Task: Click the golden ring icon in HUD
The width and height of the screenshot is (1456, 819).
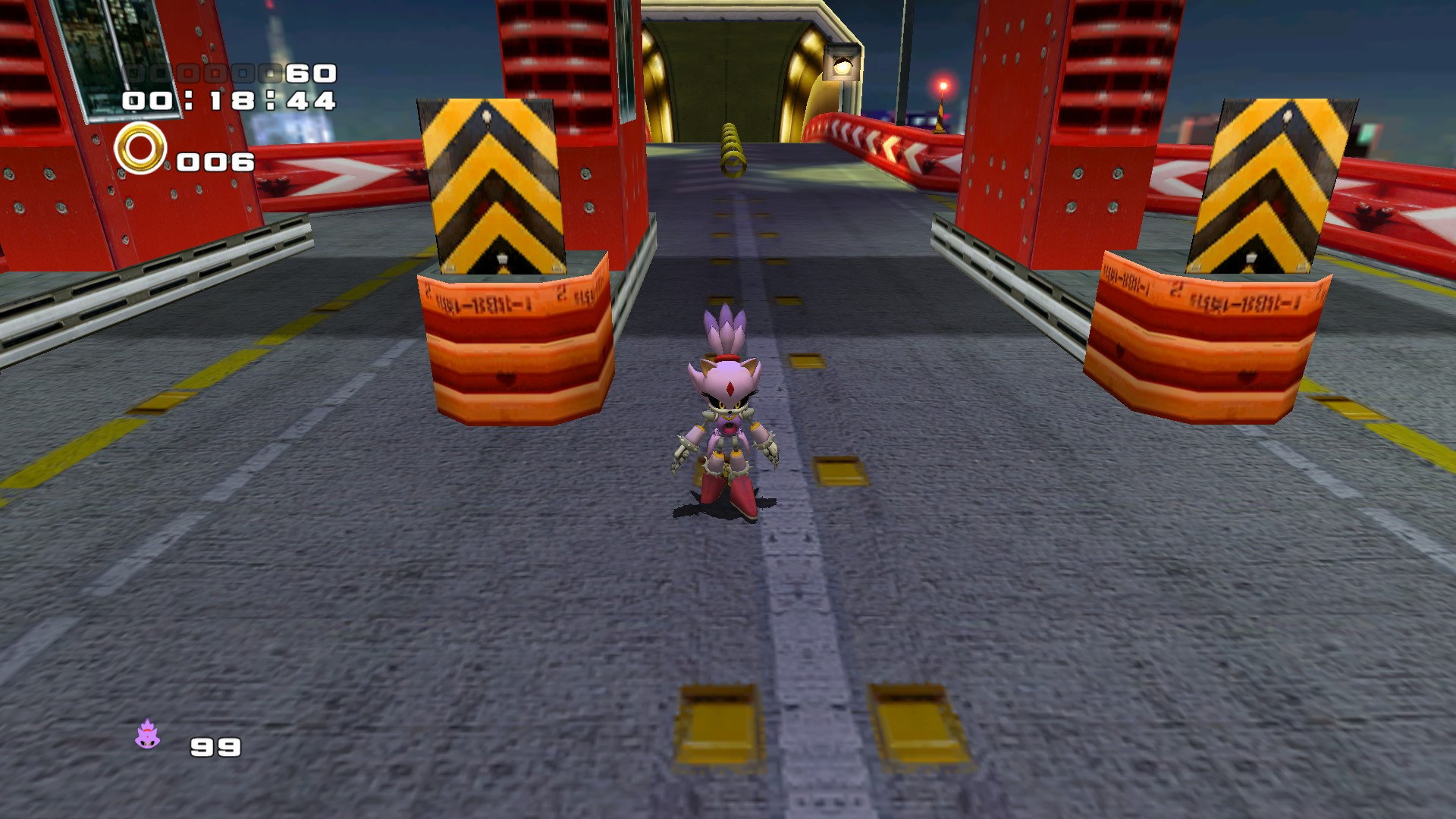Action: pyautogui.click(x=139, y=152)
